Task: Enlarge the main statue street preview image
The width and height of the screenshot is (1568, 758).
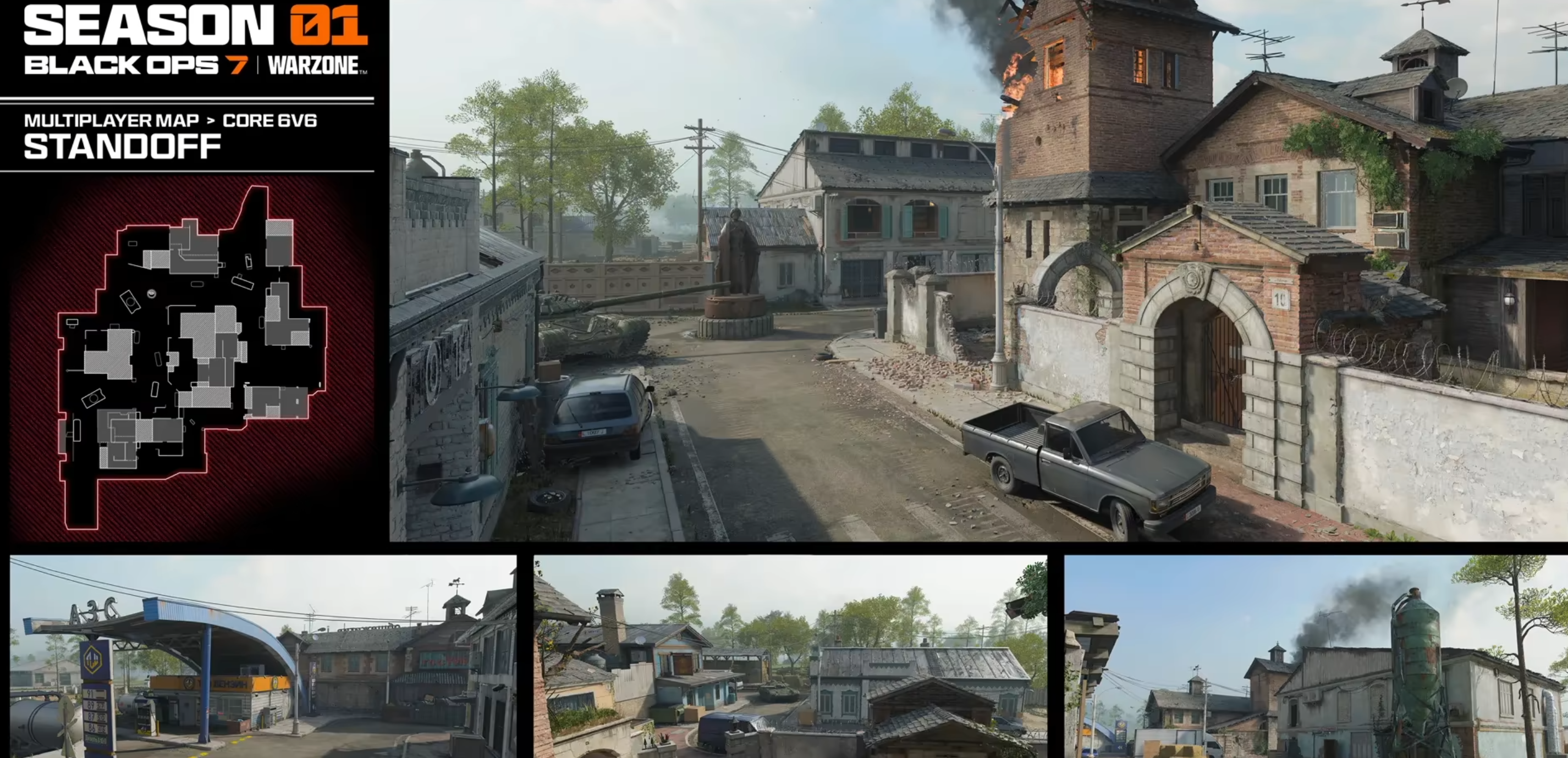Action: point(978,270)
